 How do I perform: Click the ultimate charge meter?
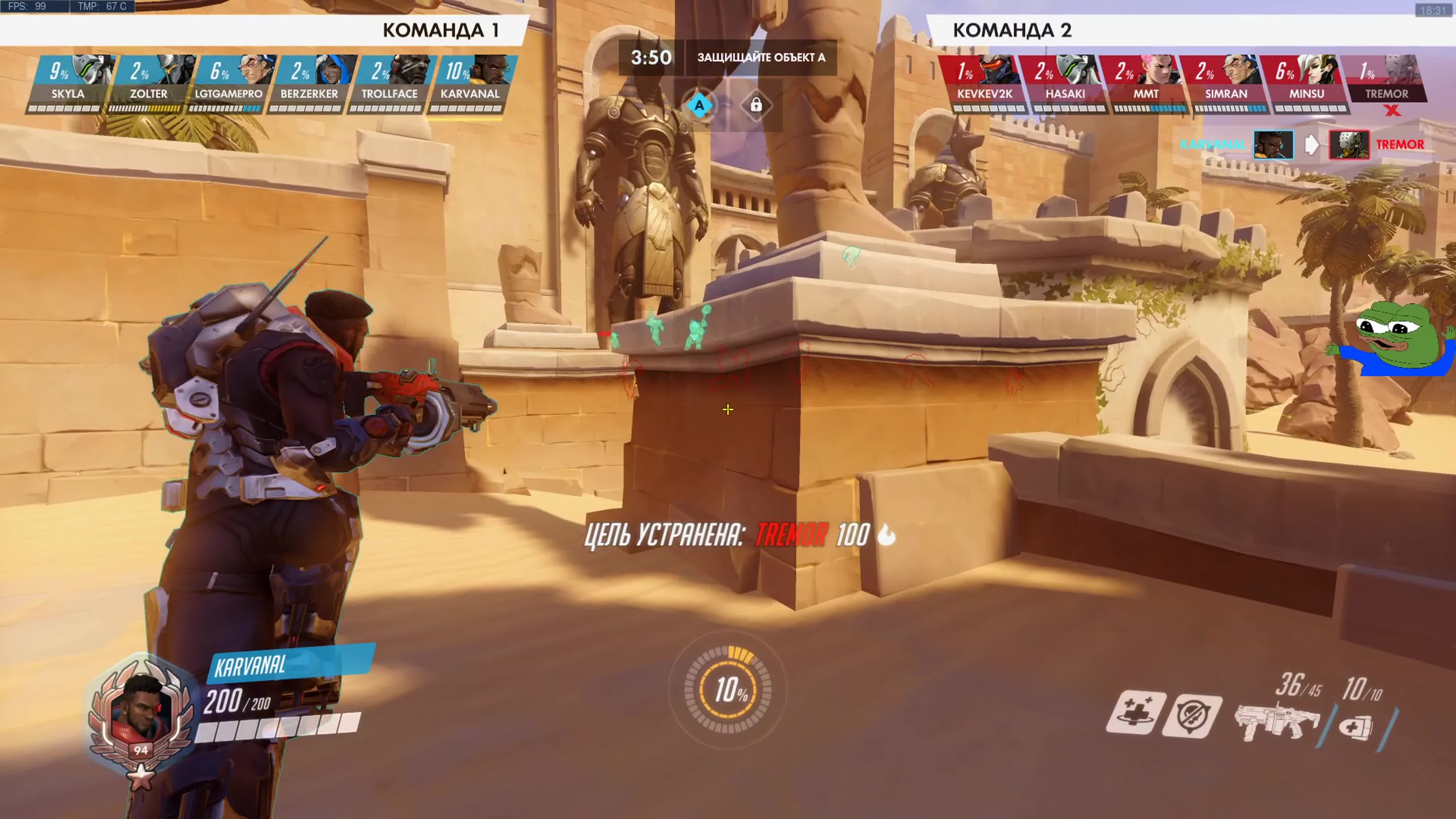coord(728,690)
